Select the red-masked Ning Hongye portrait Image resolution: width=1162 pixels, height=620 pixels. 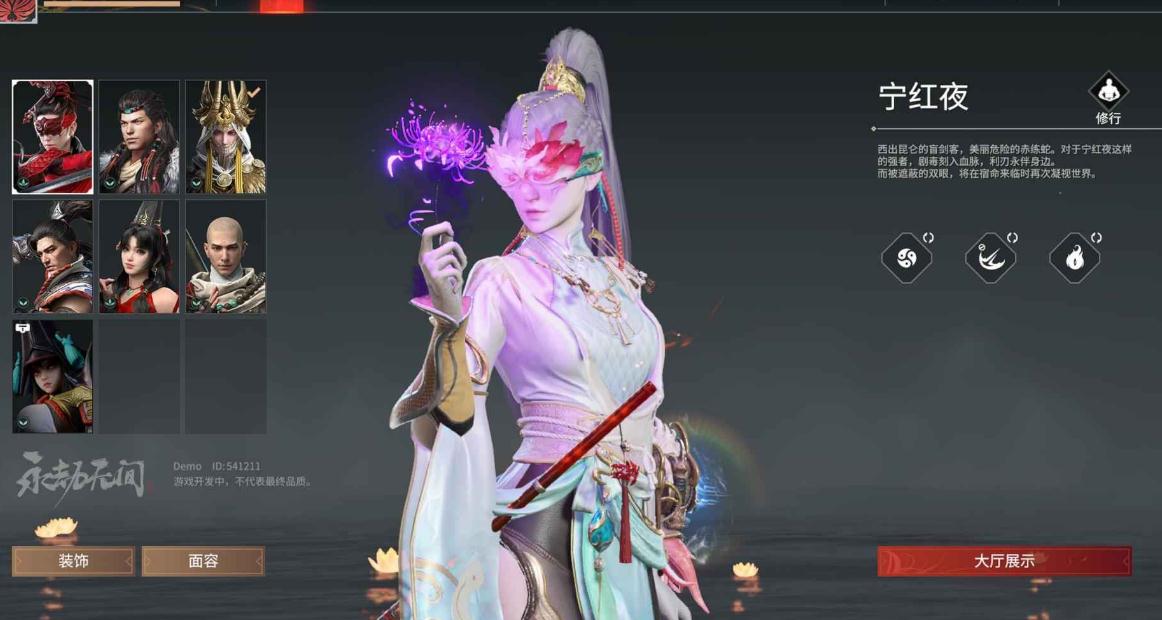(53, 137)
